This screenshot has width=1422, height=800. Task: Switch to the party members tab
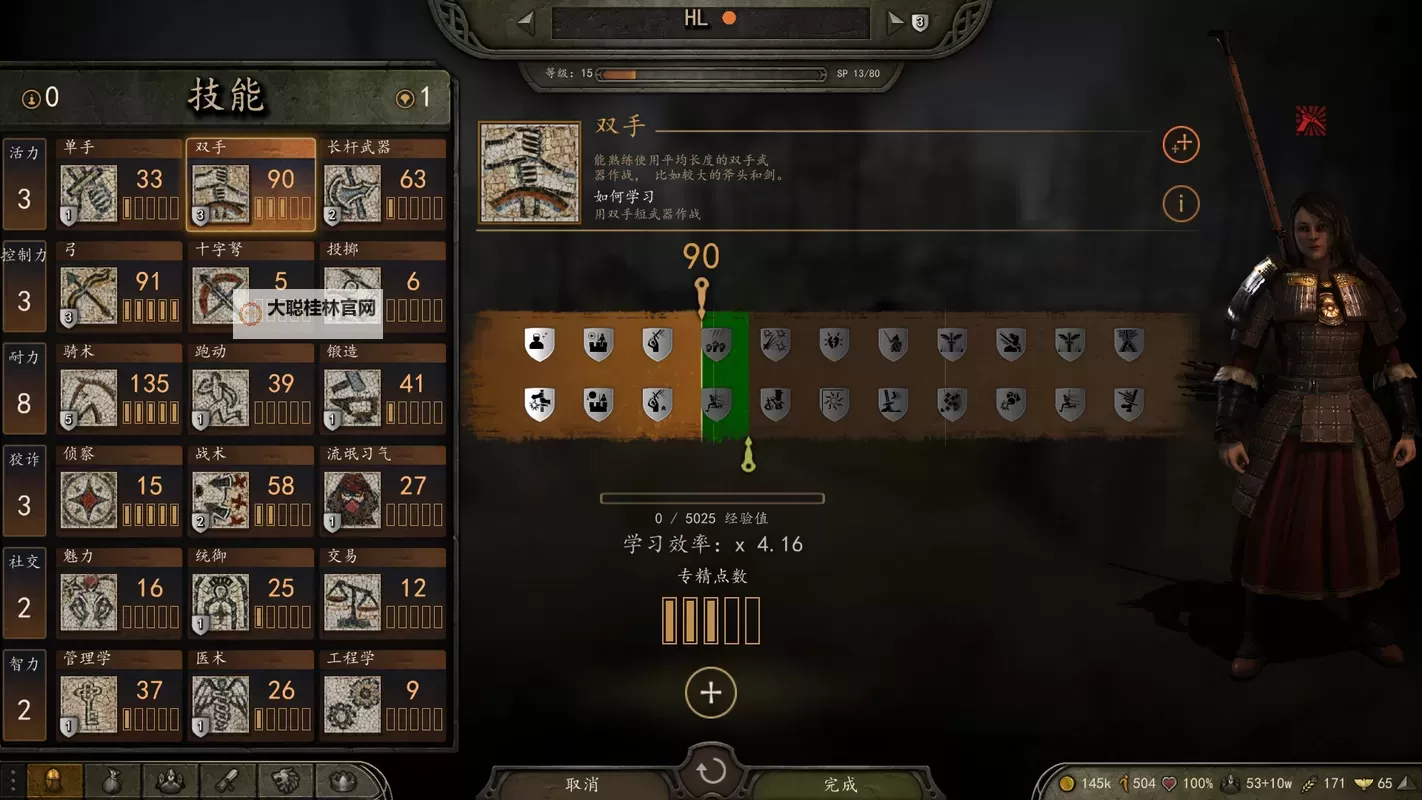pyautogui.click(x=170, y=783)
